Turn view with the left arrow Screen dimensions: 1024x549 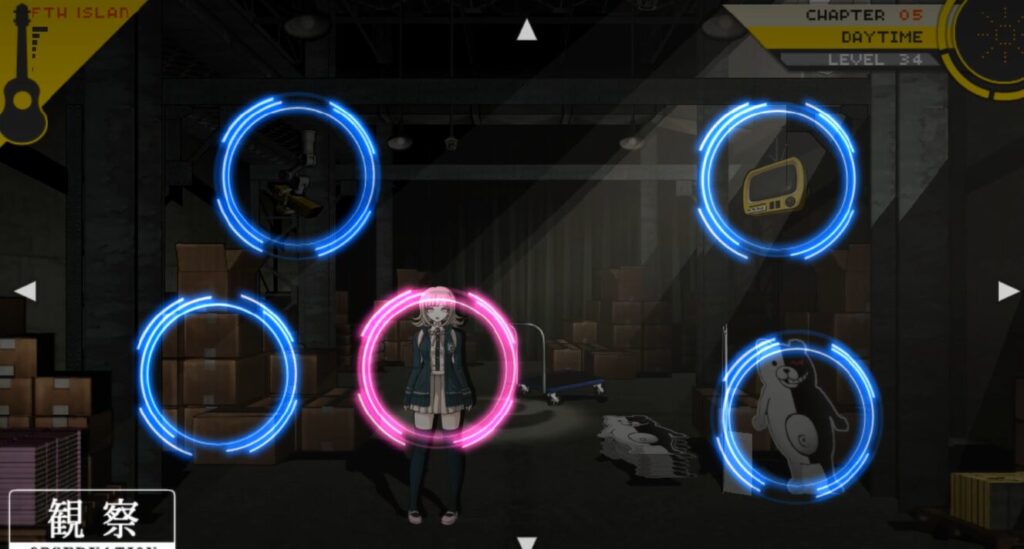[26, 291]
